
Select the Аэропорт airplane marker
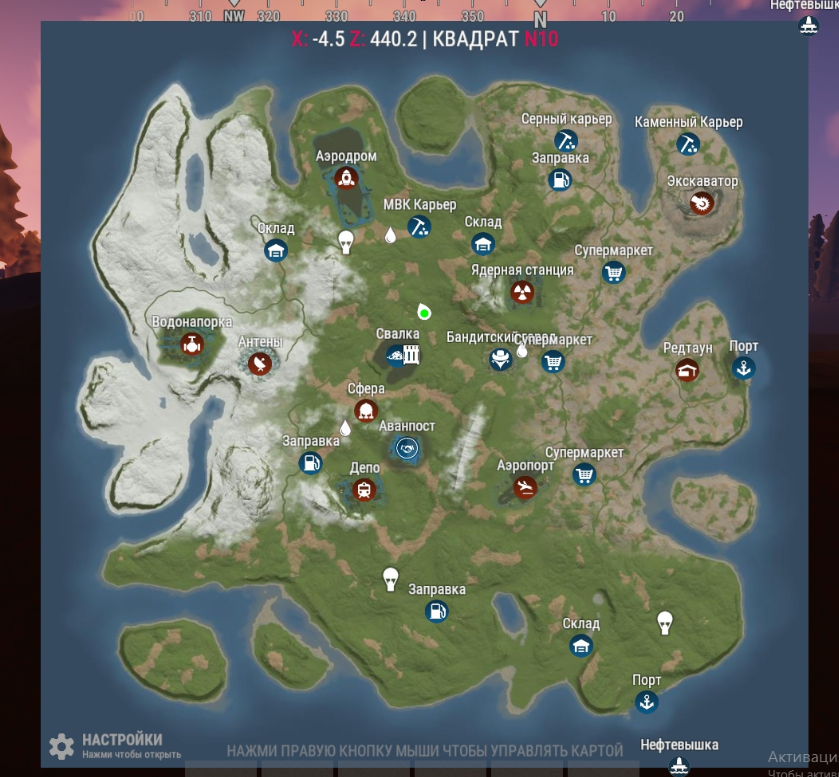(x=525, y=487)
